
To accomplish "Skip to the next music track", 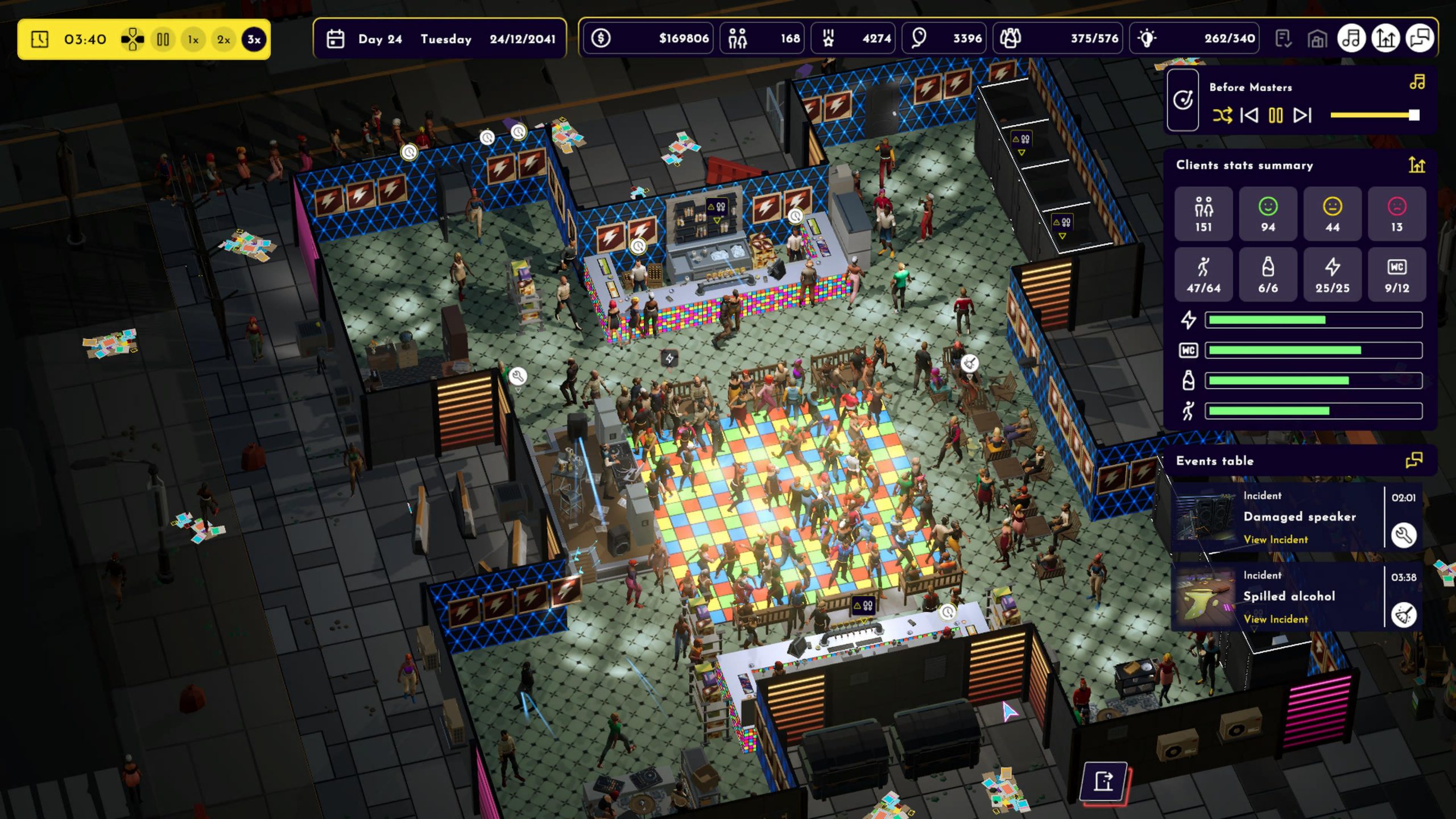I will [x=1302, y=115].
